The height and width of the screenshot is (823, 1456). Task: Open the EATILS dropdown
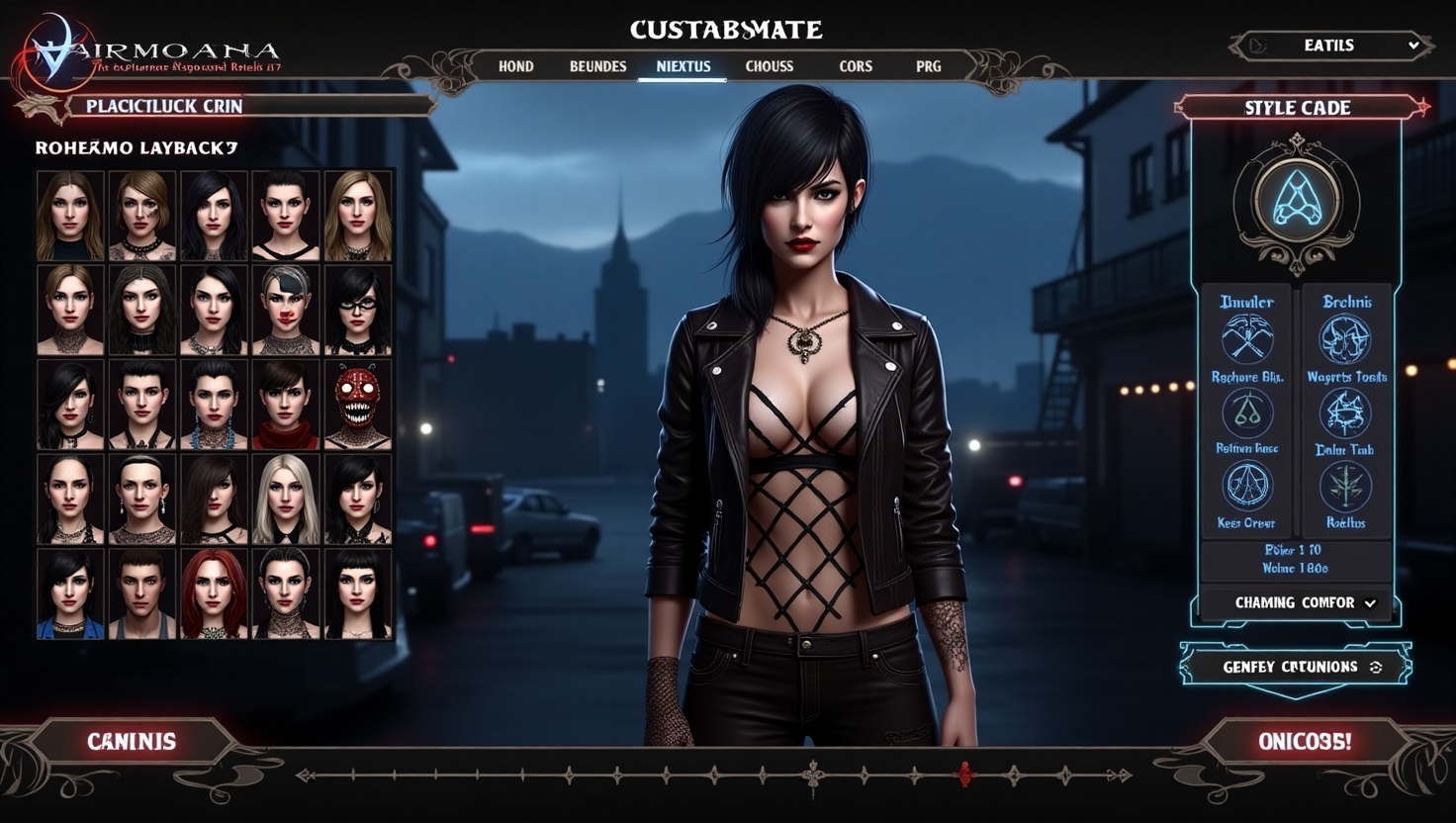click(x=1331, y=46)
